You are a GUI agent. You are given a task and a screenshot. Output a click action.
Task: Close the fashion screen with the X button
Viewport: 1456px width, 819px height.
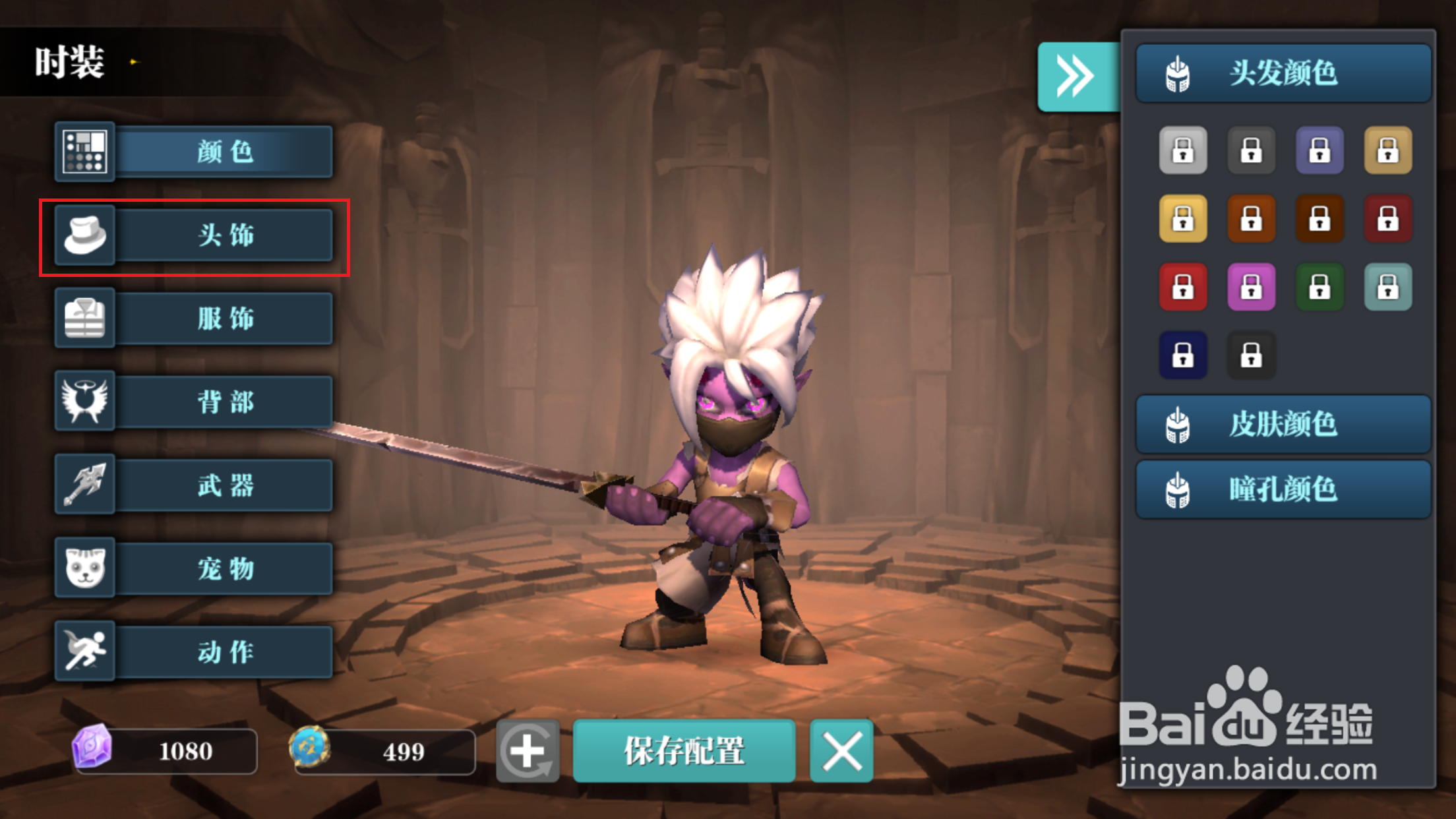click(x=841, y=751)
